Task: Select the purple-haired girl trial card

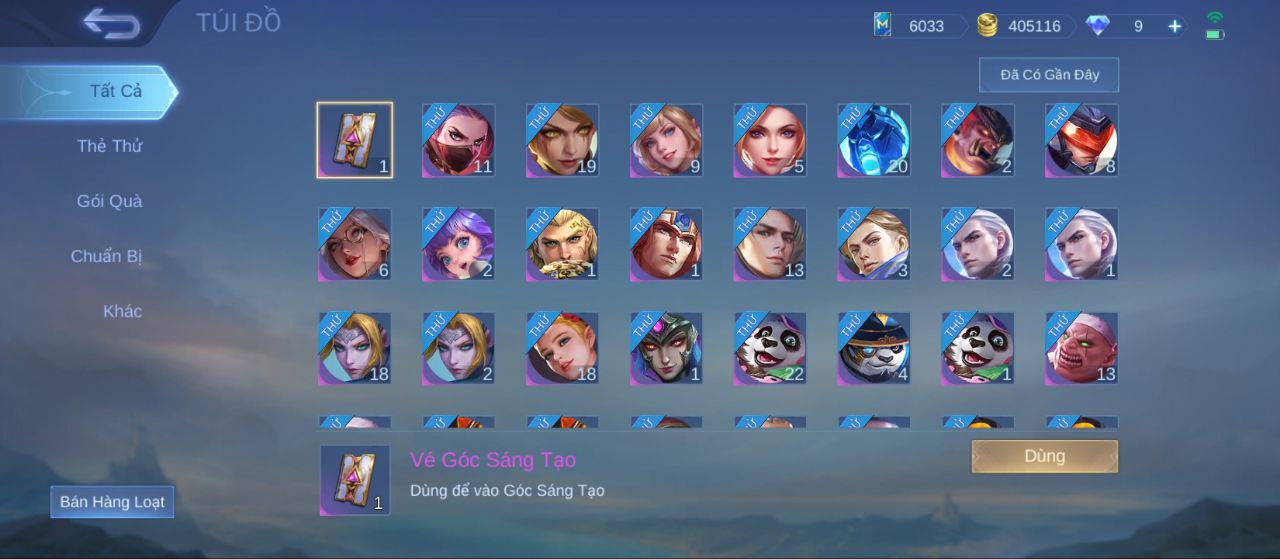Action: point(458,244)
